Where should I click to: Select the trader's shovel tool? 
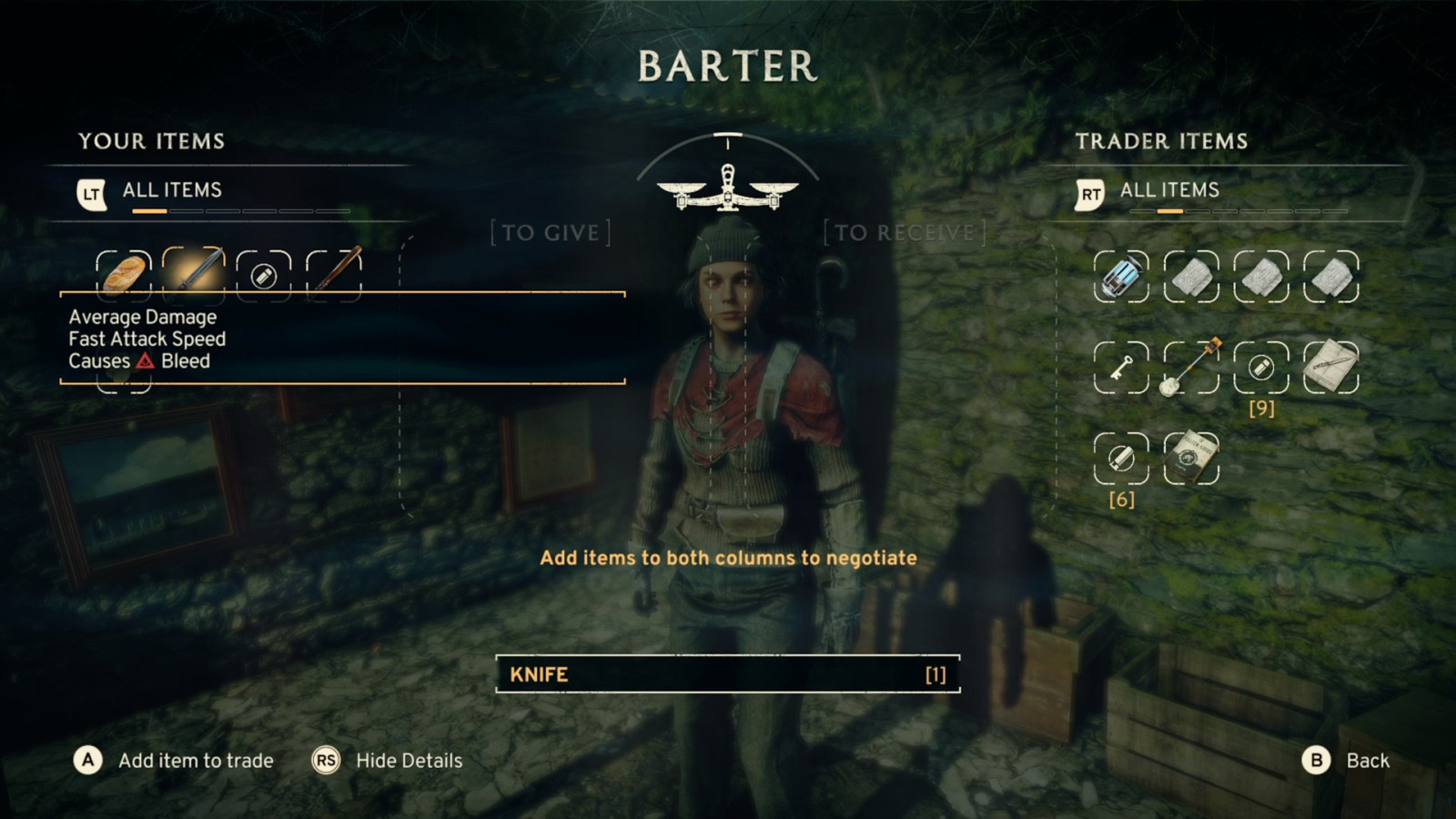(x=1191, y=367)
